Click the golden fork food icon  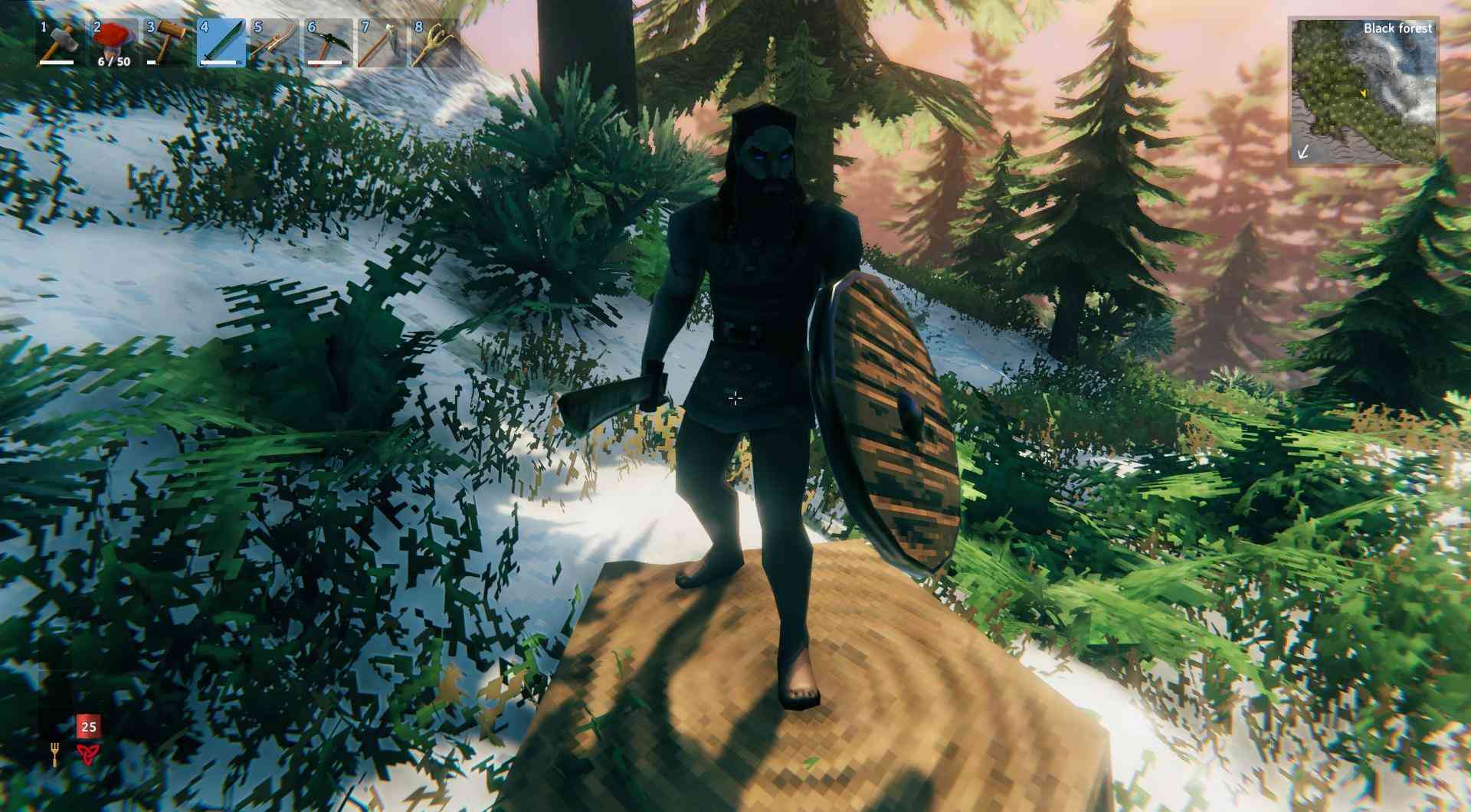coord(54,755)
